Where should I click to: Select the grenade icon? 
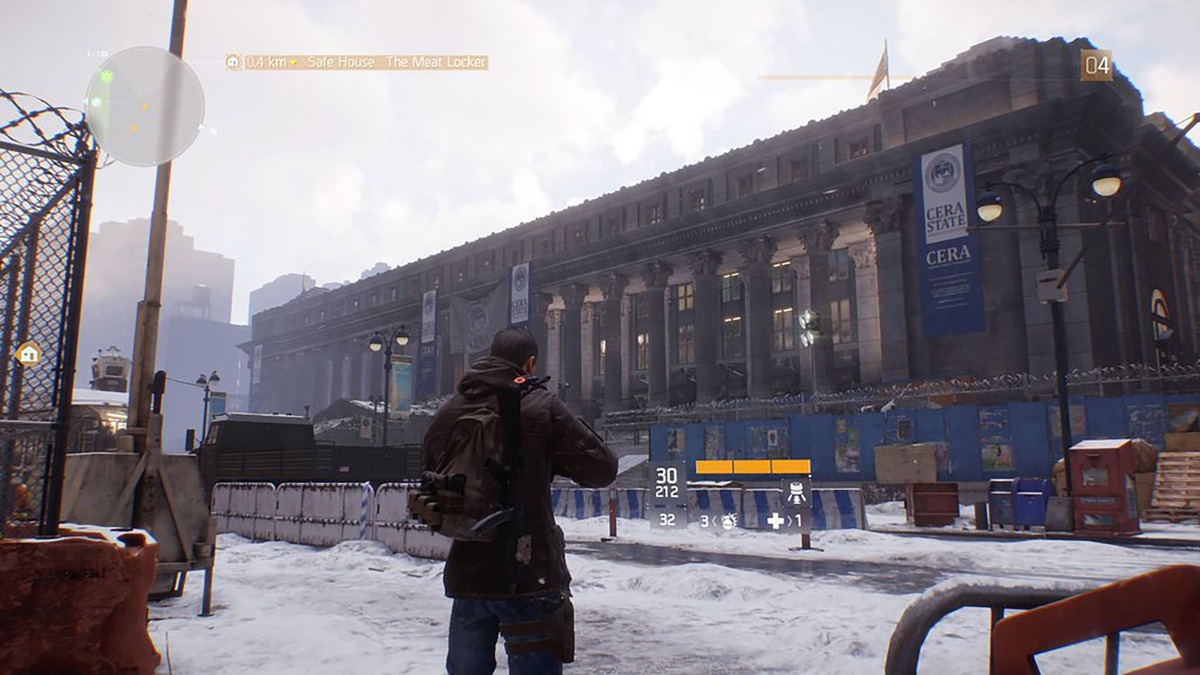pyautogui.click(x=729, y=520)
